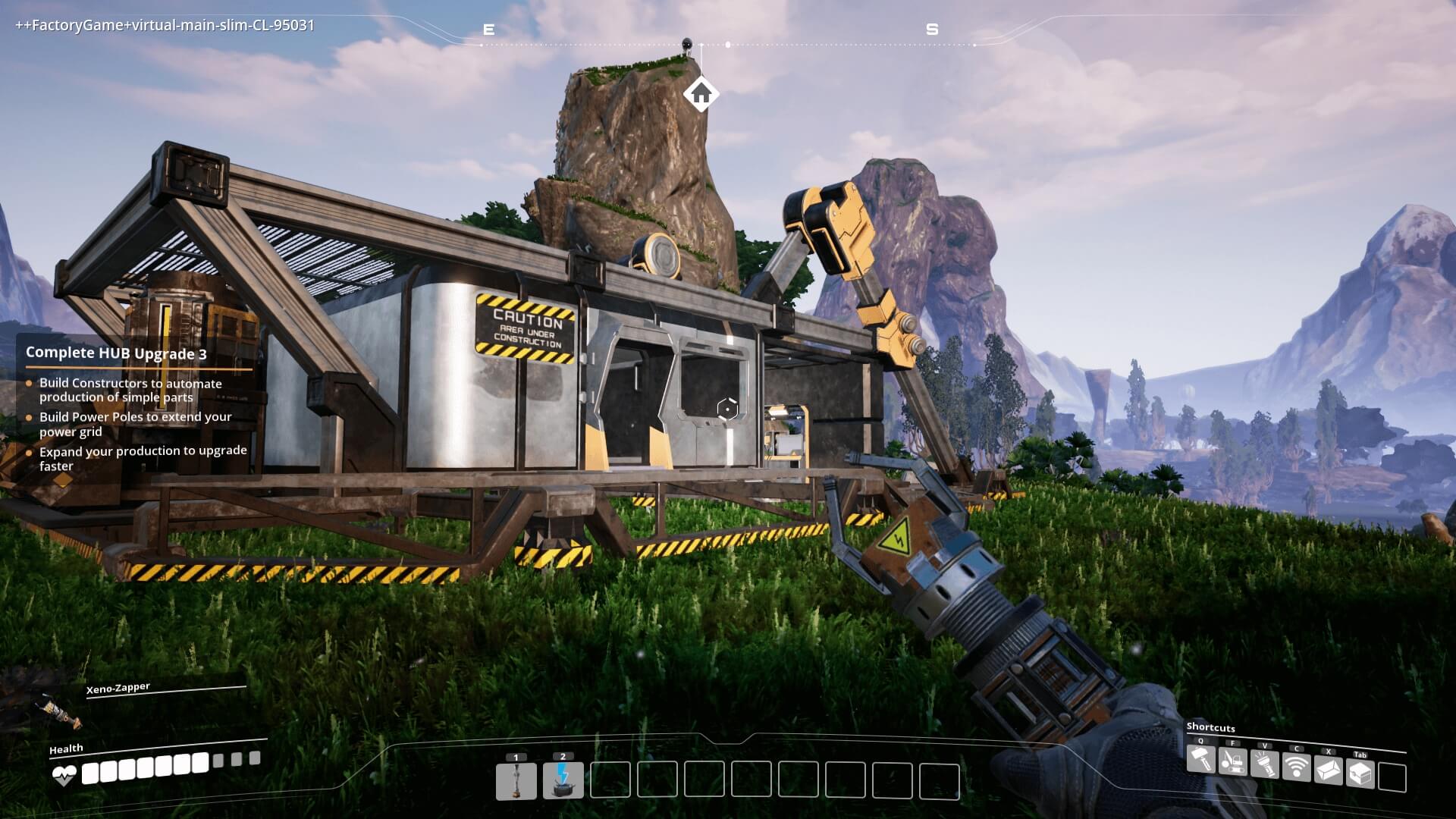The height and width of the screenshot is (819, 1456).
Task: Open the envelope codex shortcut
Action: point(1329,770)
